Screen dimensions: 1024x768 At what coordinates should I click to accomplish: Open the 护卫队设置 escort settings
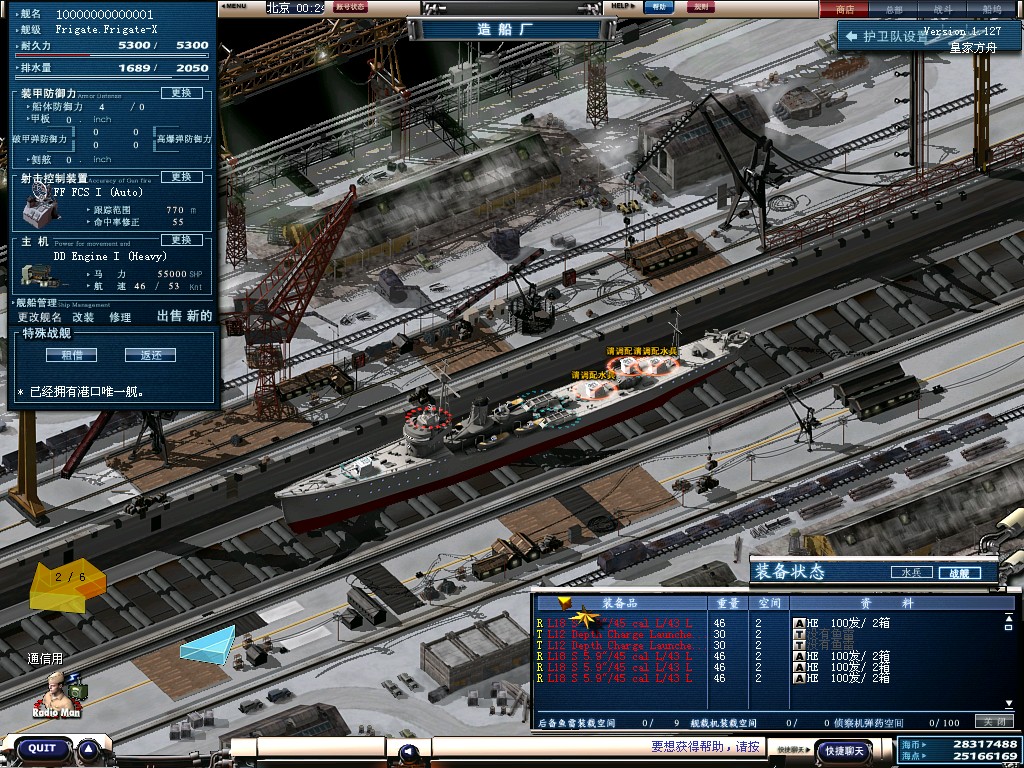click(897, 36)
